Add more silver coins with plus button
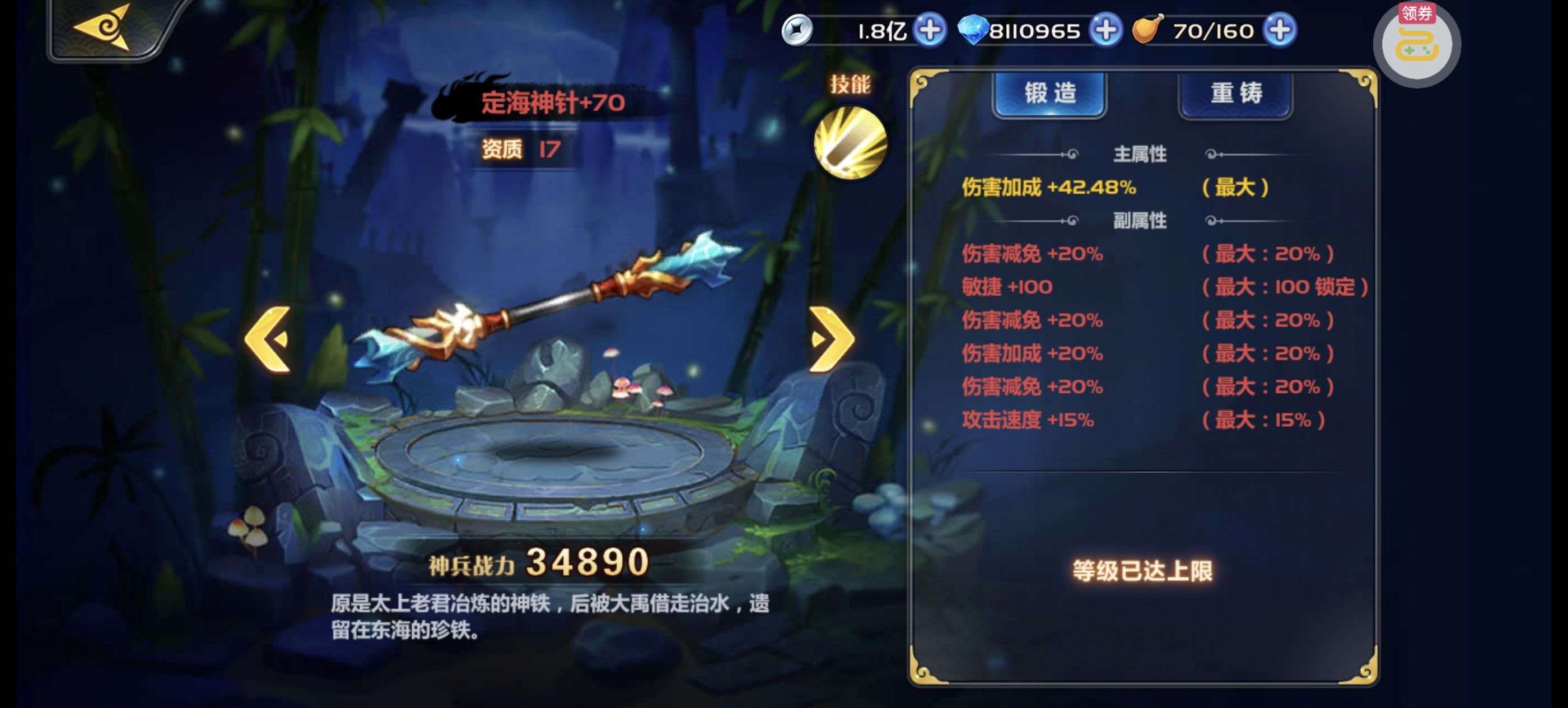Image resolution: width=1568 pixels, height=708 pixels. [x=930, y=30]
